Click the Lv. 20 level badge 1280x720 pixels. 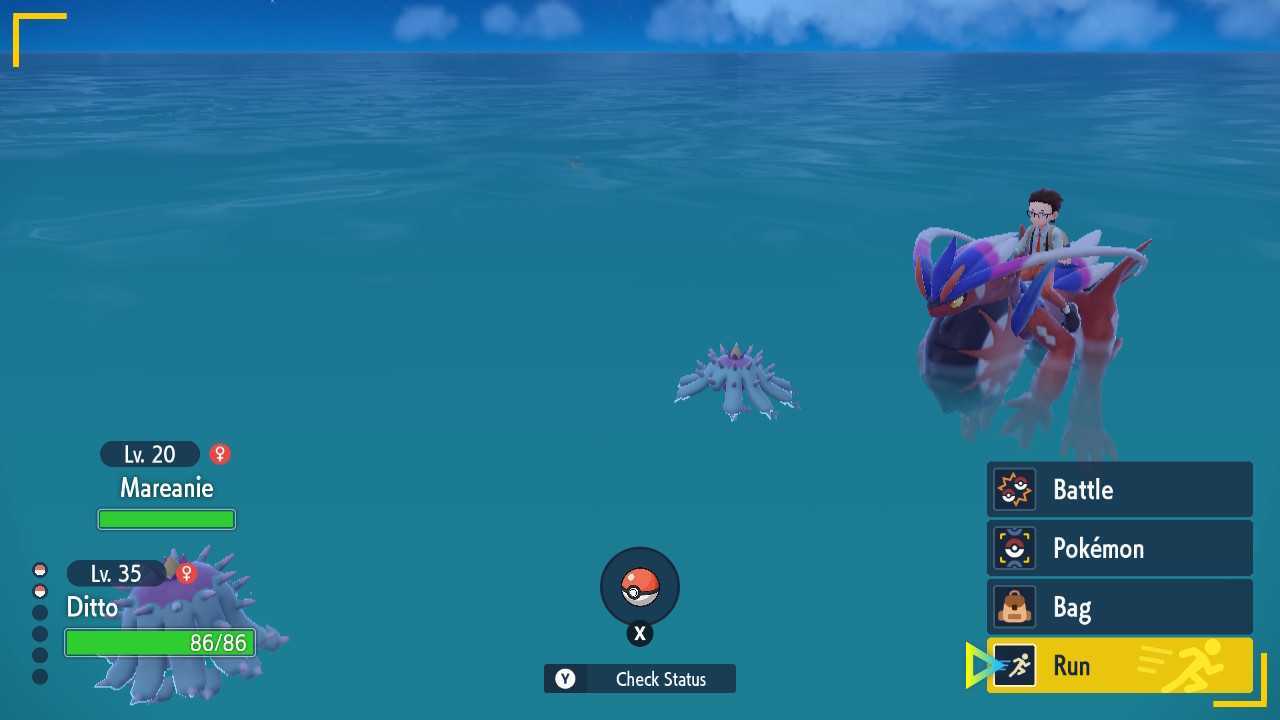[x=148, y=454]
